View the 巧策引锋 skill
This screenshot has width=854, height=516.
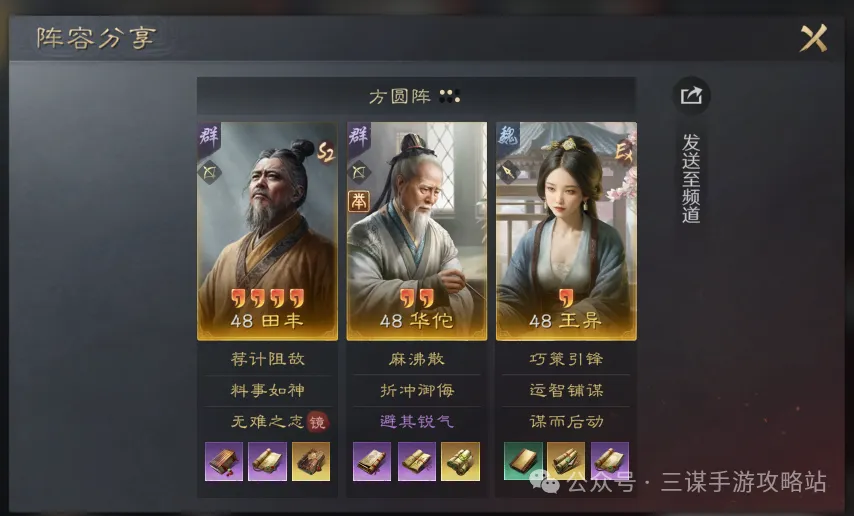566,359
